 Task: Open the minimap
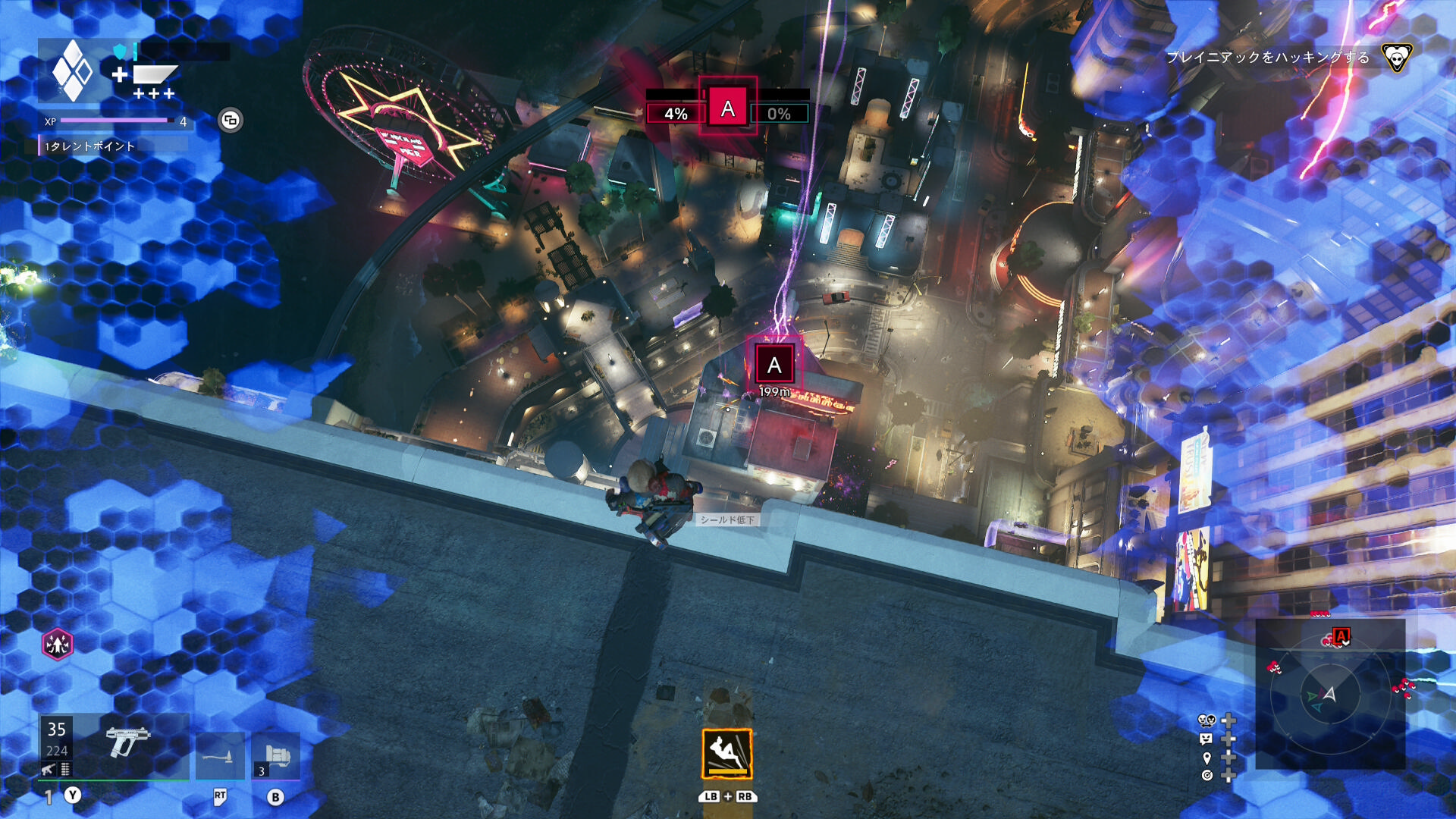1330,694
